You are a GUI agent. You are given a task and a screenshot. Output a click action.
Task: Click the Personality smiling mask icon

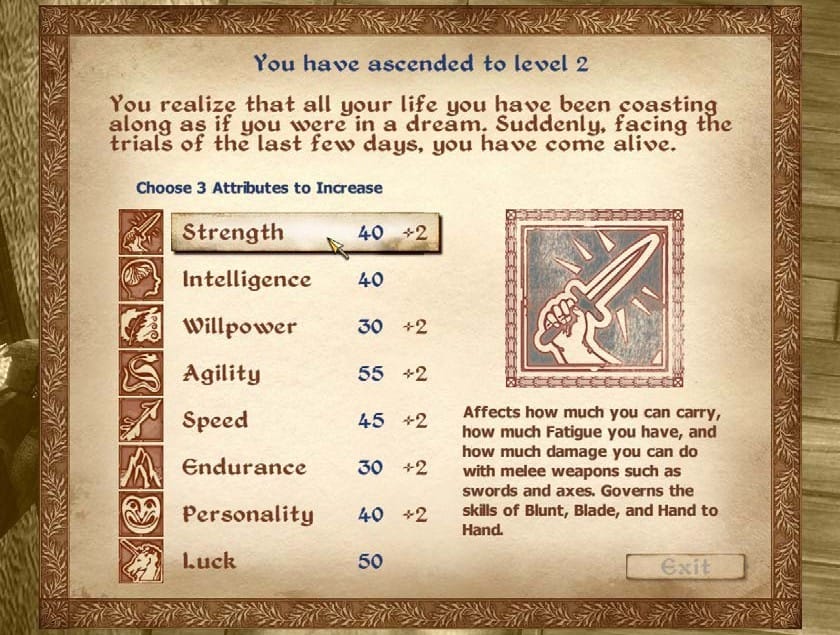(x=141, y=515)
